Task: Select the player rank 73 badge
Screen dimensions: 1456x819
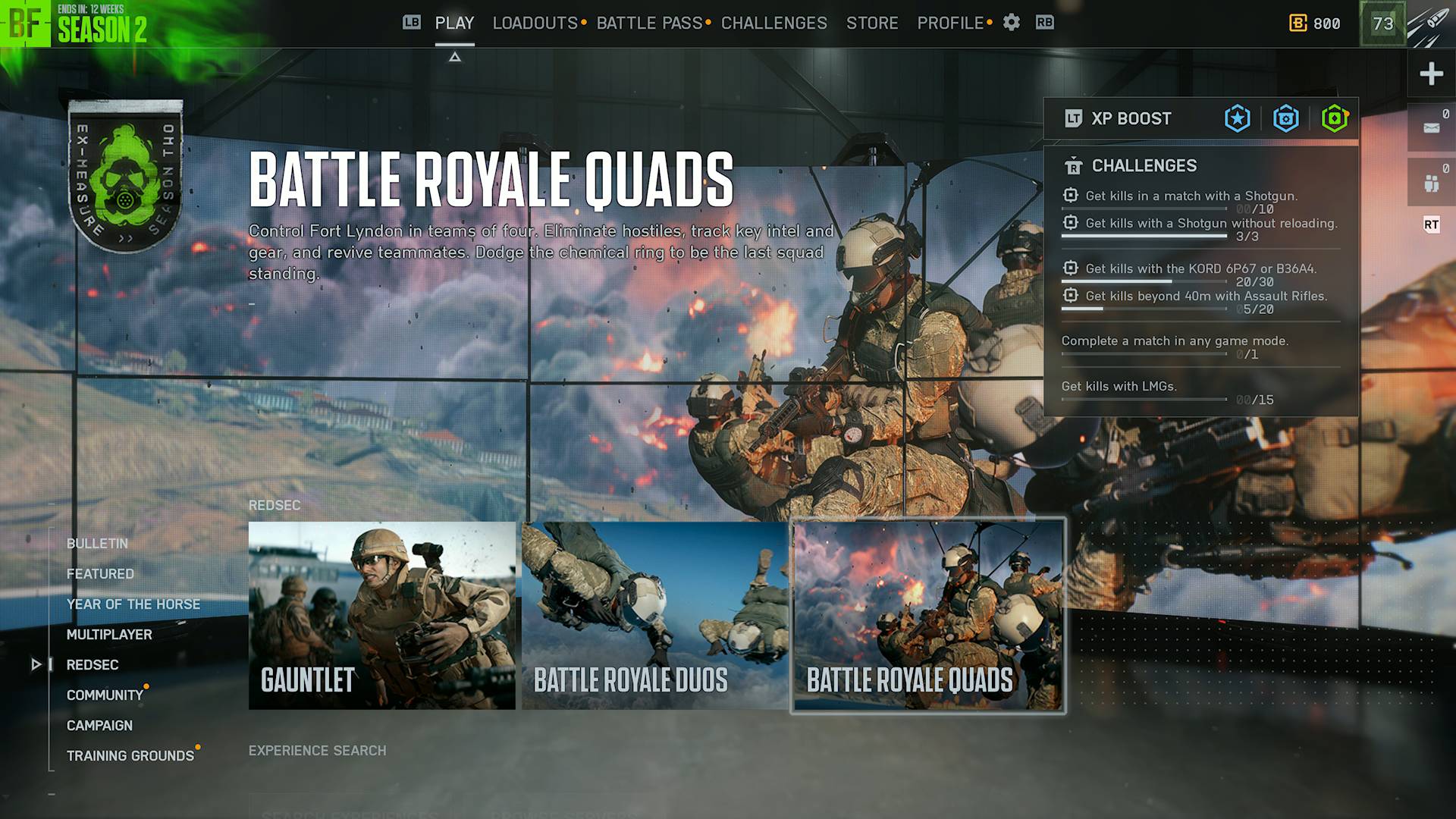Action: pyautogui.click(x=1385, y=24)
